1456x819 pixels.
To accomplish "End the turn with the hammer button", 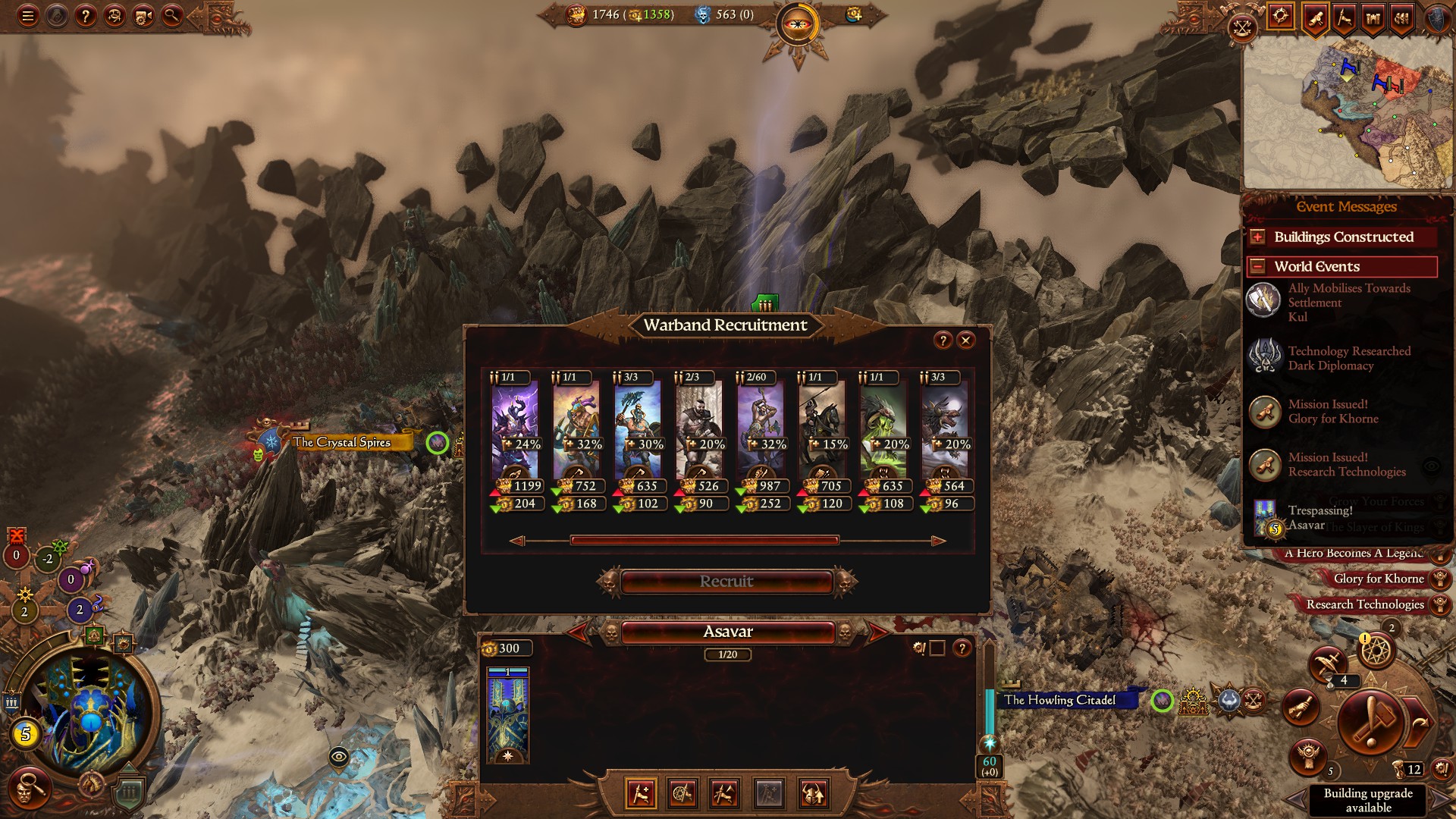I will [1371, 721].
